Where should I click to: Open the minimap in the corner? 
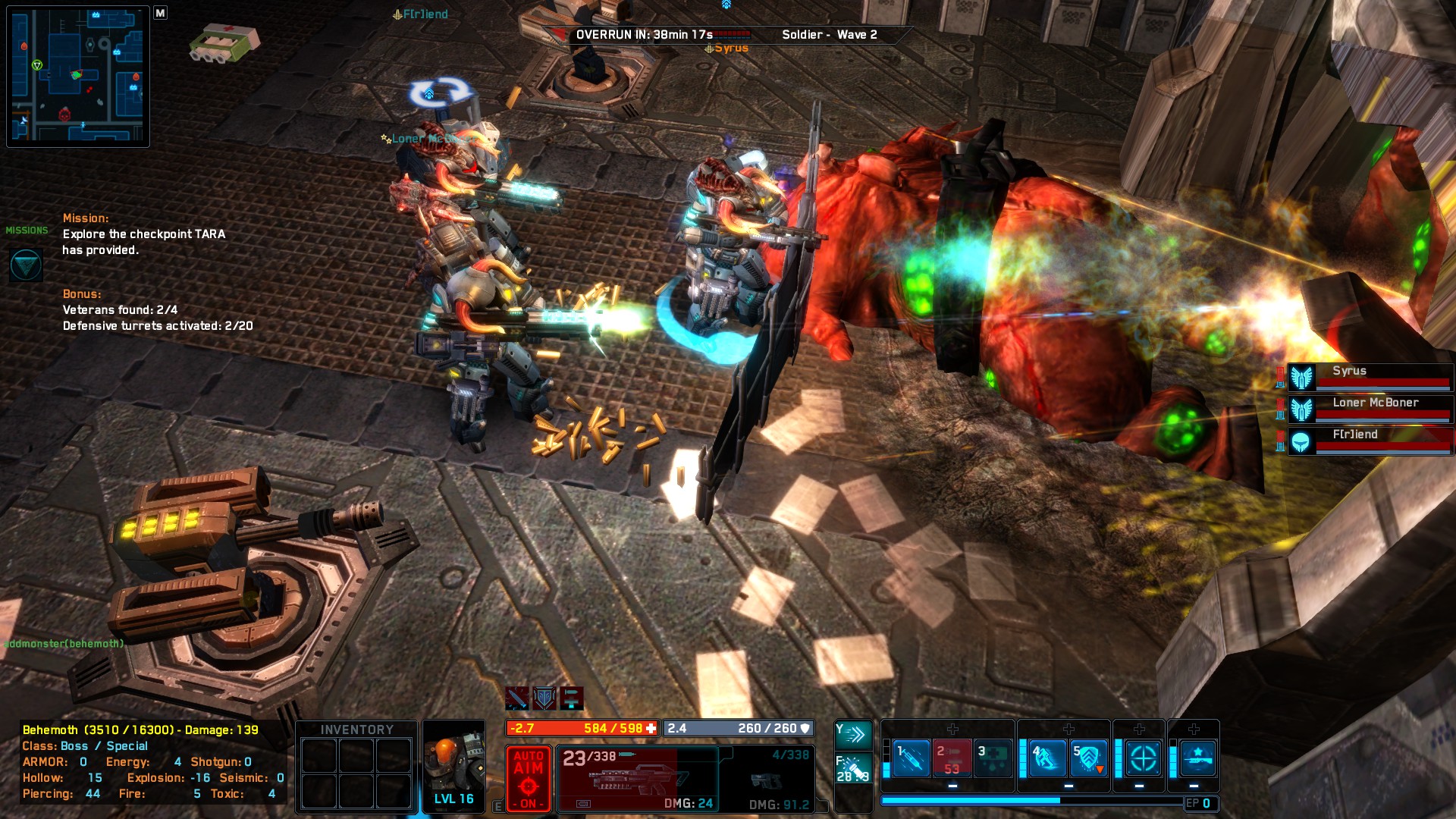[x=78, y=77]
